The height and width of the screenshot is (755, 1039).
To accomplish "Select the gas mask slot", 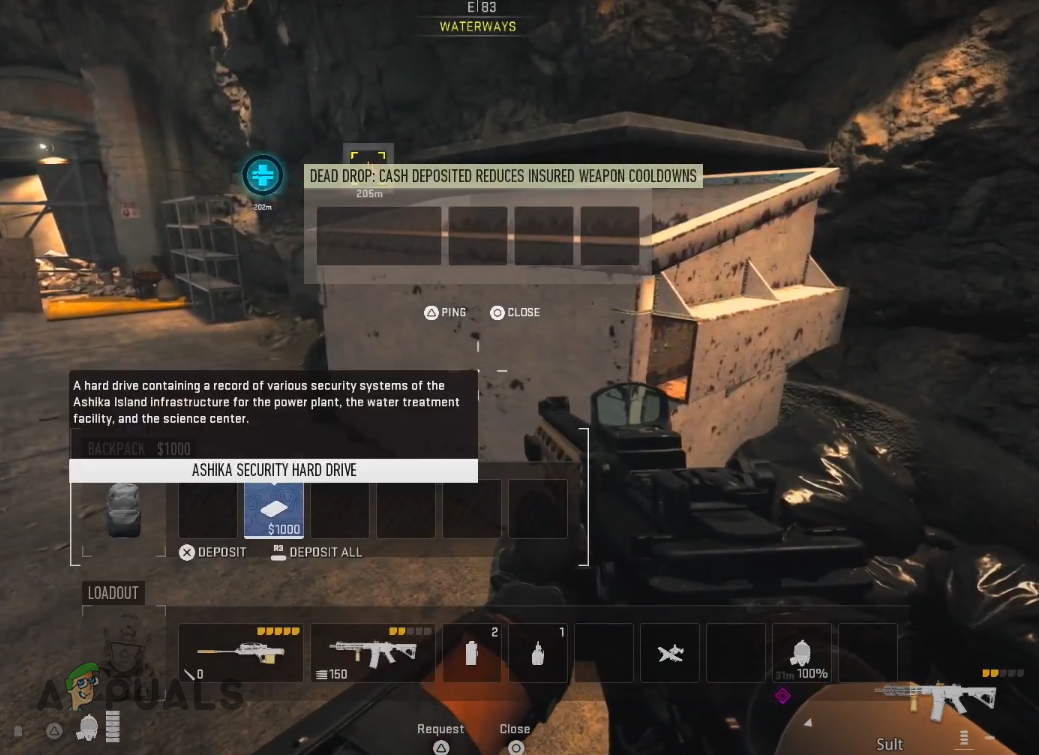I will pos(801,653).
